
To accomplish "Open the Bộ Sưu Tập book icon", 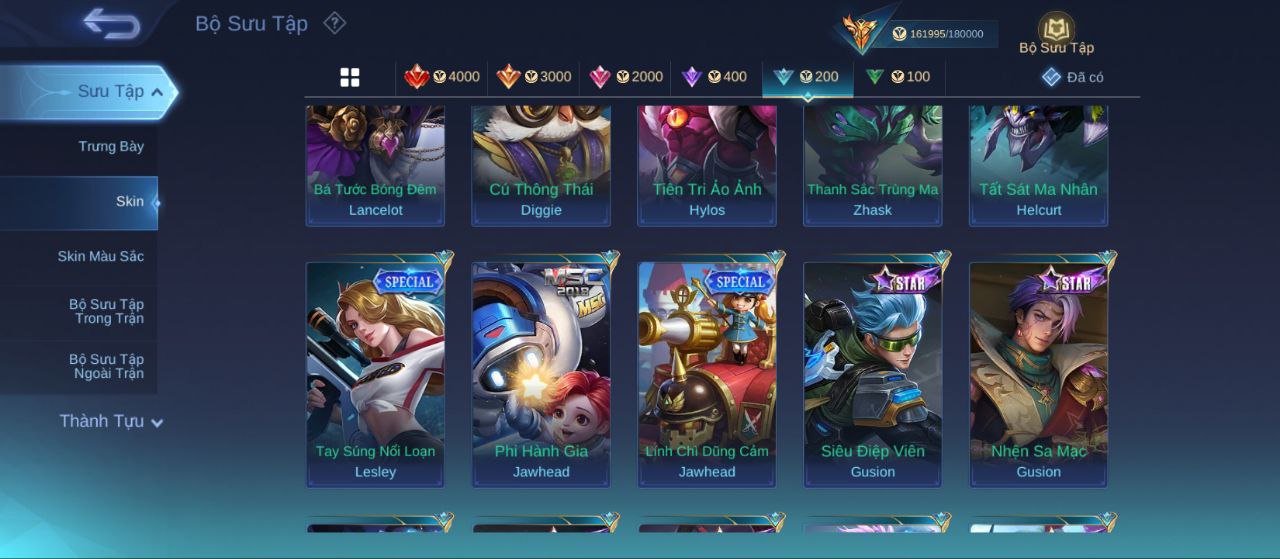I will click(1056, 30).
